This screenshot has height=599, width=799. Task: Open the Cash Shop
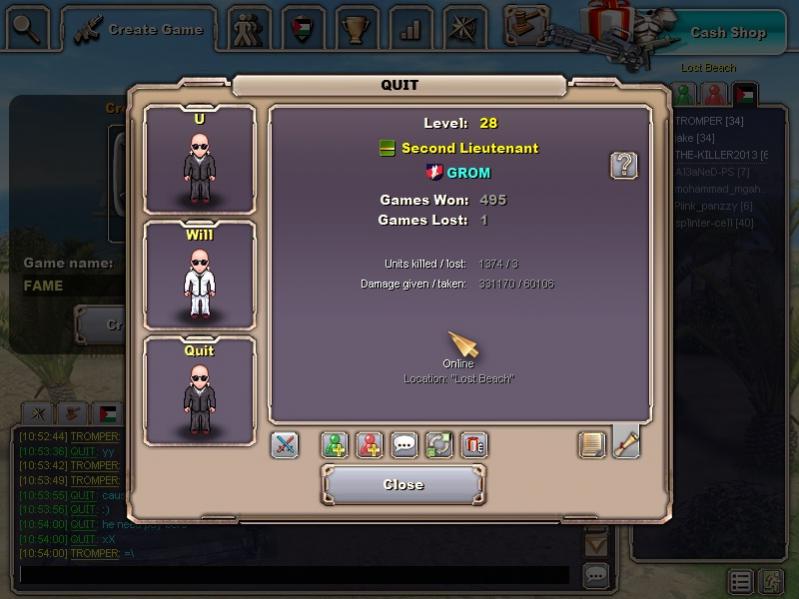pos(727,32)
